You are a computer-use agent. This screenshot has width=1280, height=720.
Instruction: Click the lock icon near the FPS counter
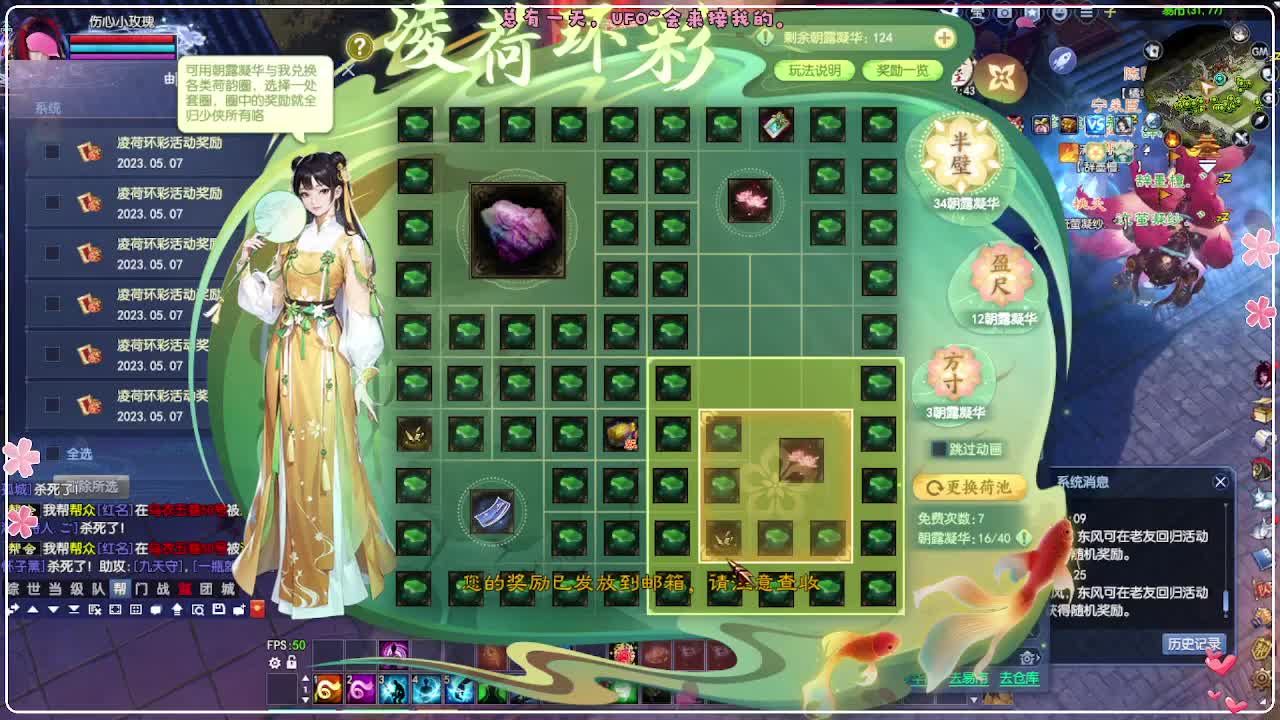[x=291, y=663]
